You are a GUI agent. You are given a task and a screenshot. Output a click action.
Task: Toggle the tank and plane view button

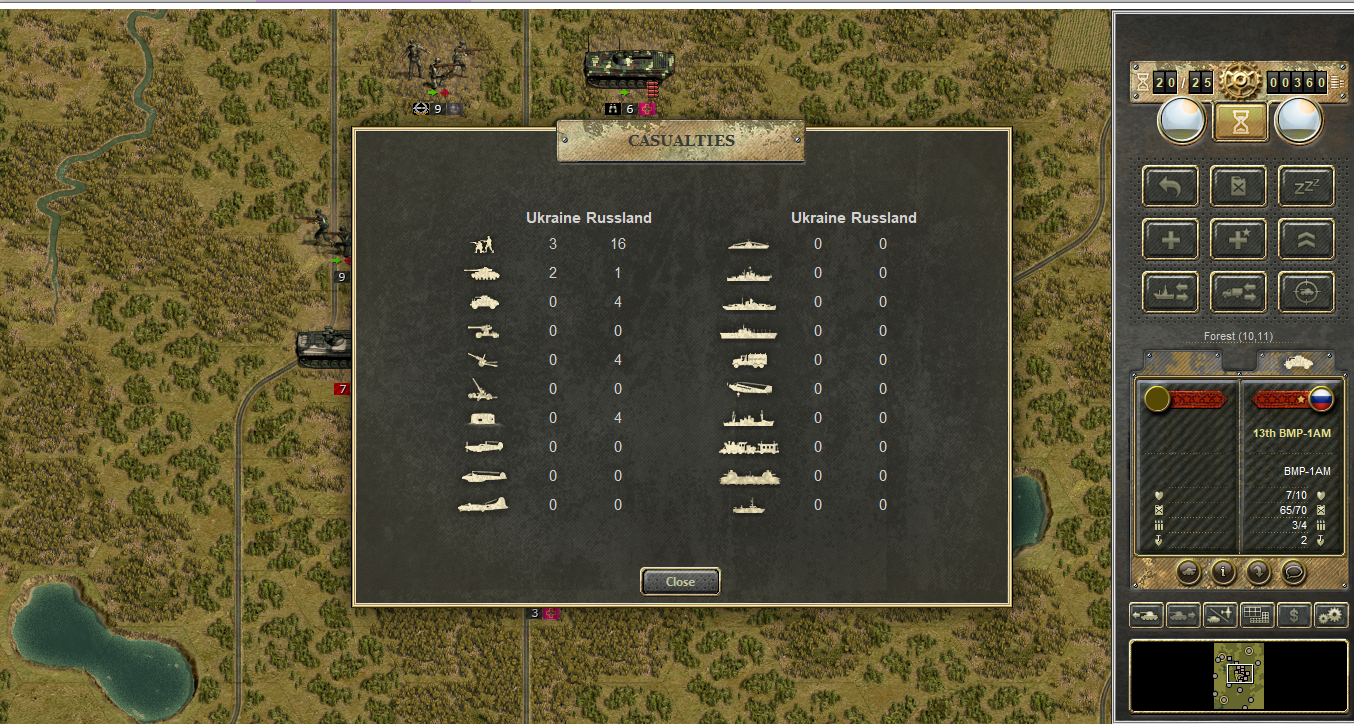tap(1220, 615)
